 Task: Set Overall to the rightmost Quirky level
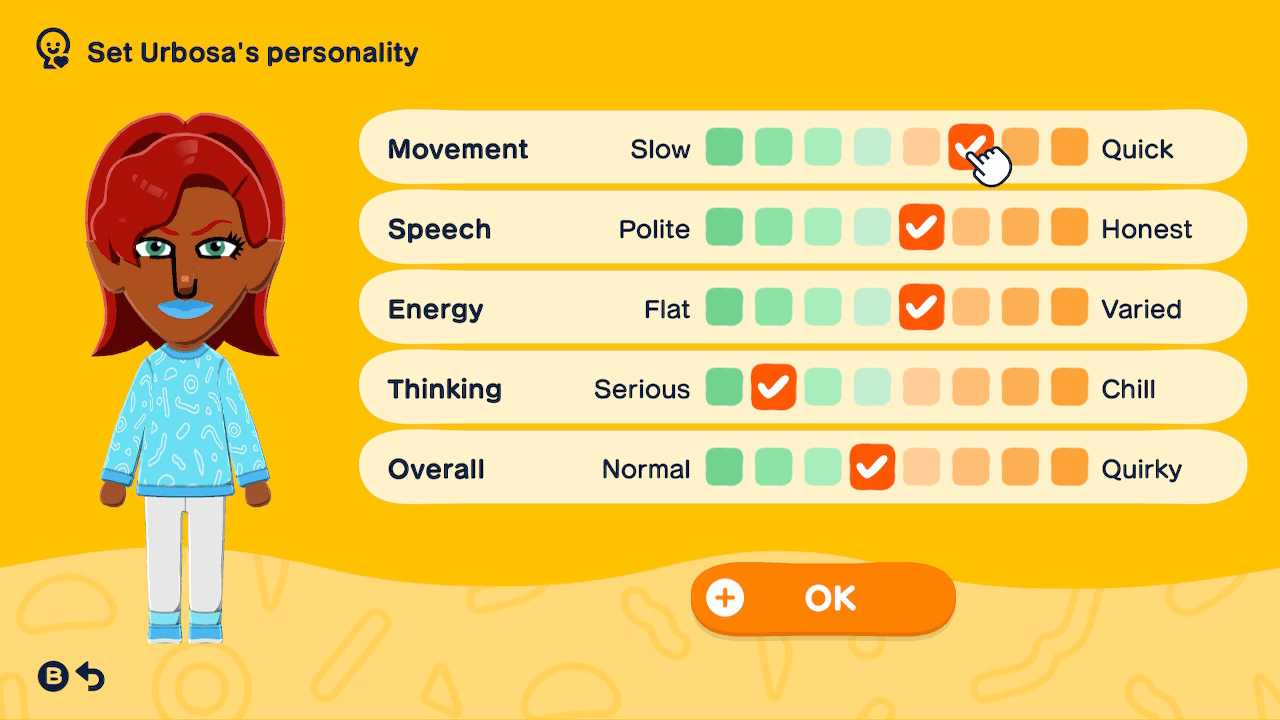pyautogui.click(x=1069, y=467)
